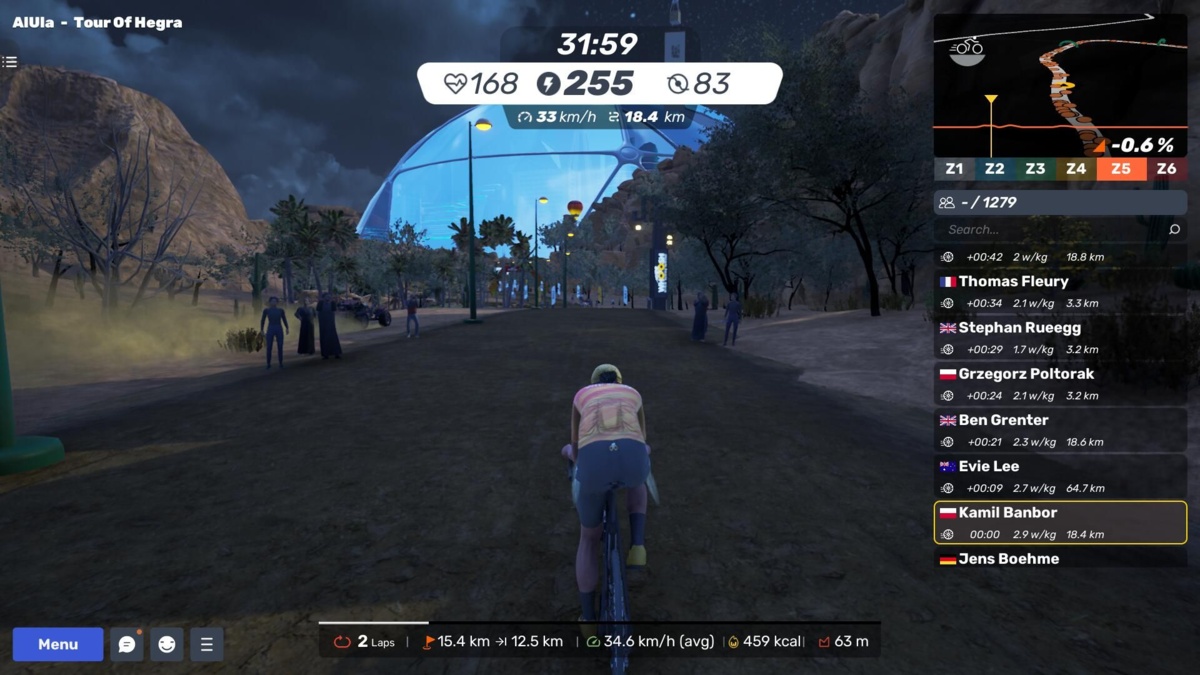Open the chat messages icon
Screen dimensions: 1200x675
click(127, 644)
